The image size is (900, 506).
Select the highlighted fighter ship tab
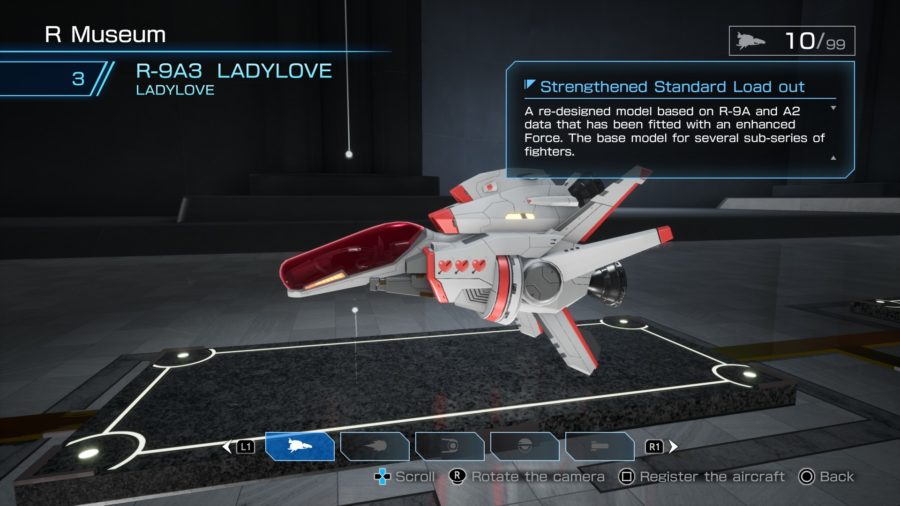(x=299, y=446)
